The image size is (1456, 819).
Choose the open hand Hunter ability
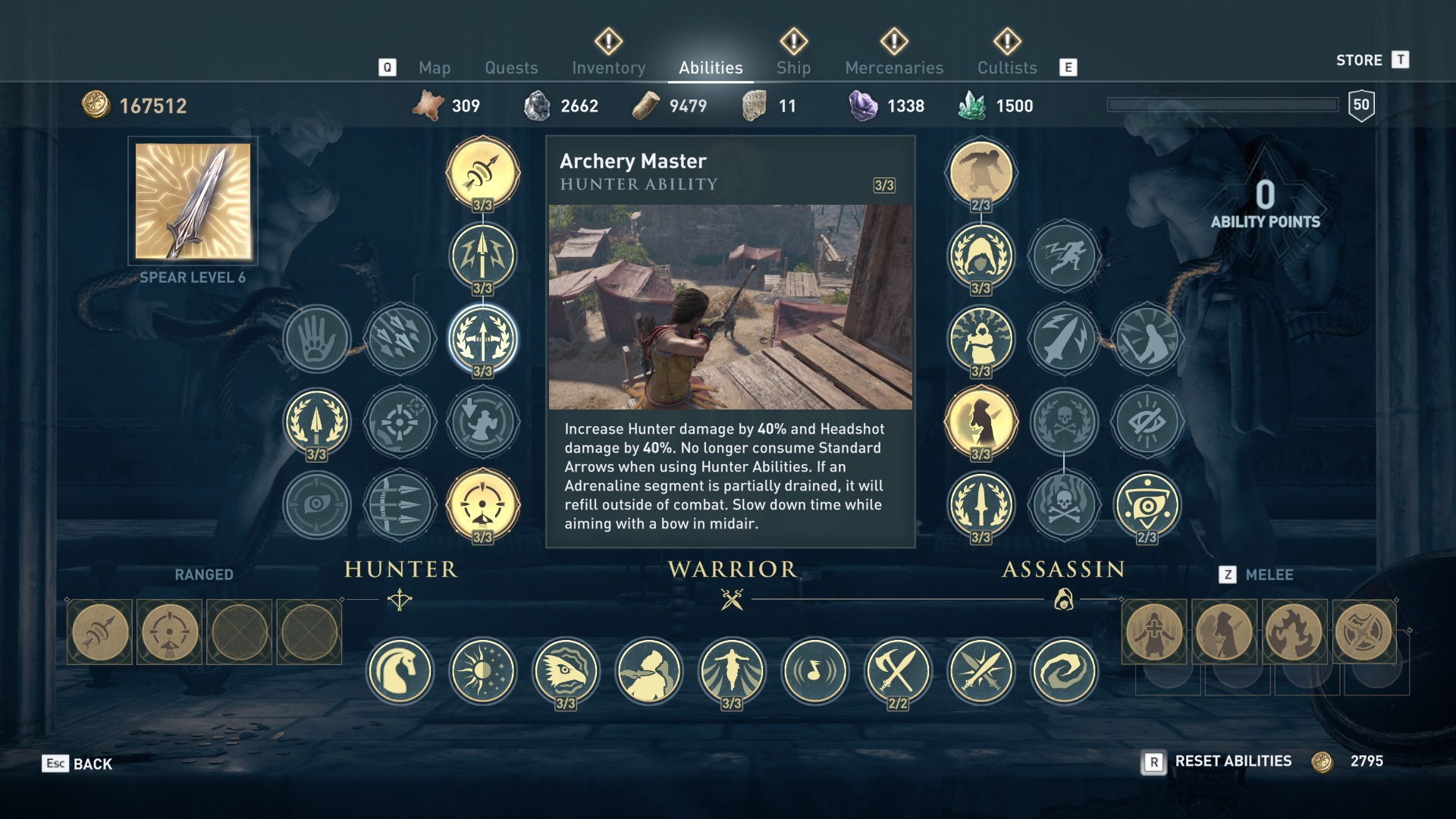[x=317, y=339]
